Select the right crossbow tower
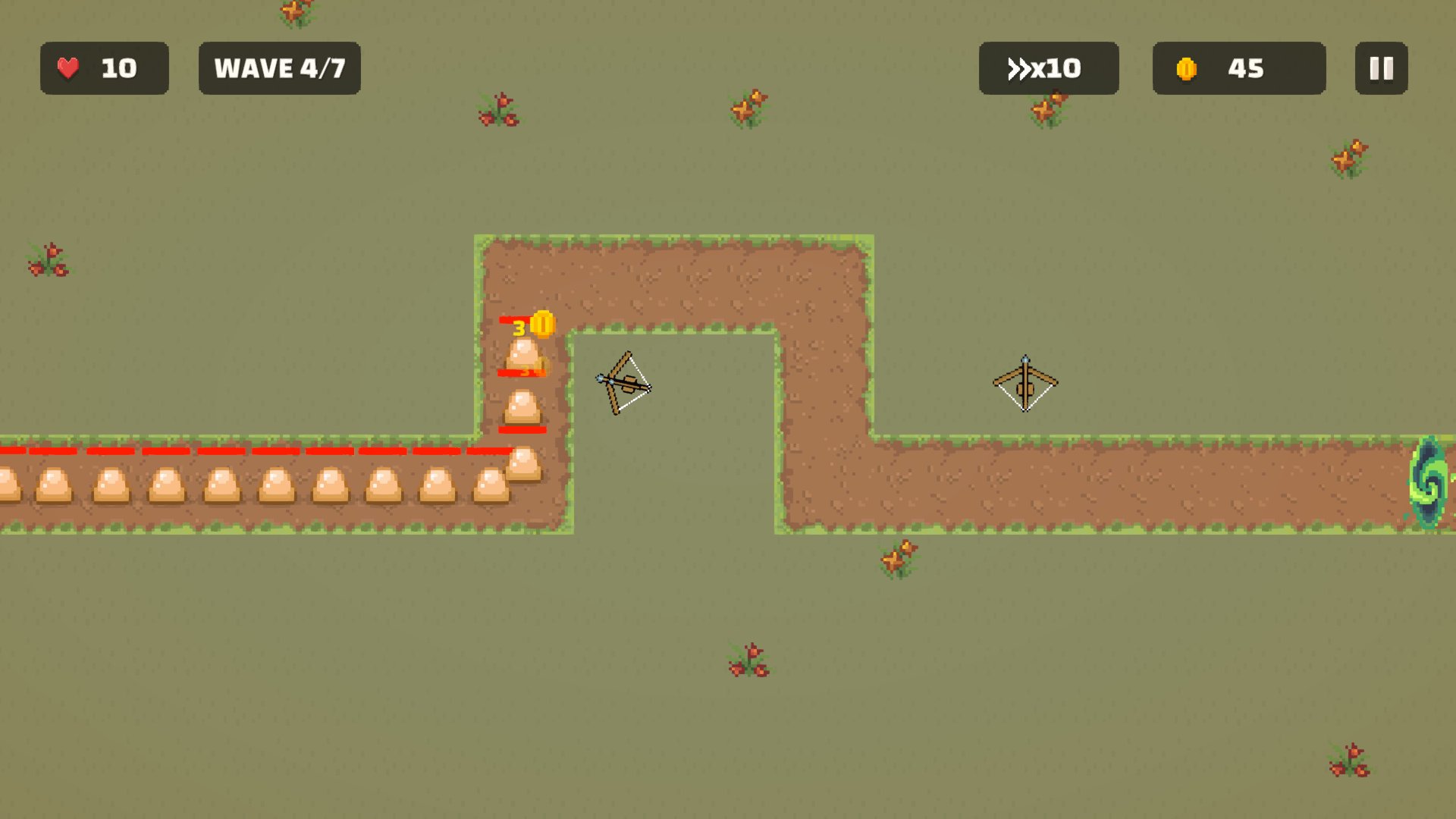 (x=1025, y=383)
